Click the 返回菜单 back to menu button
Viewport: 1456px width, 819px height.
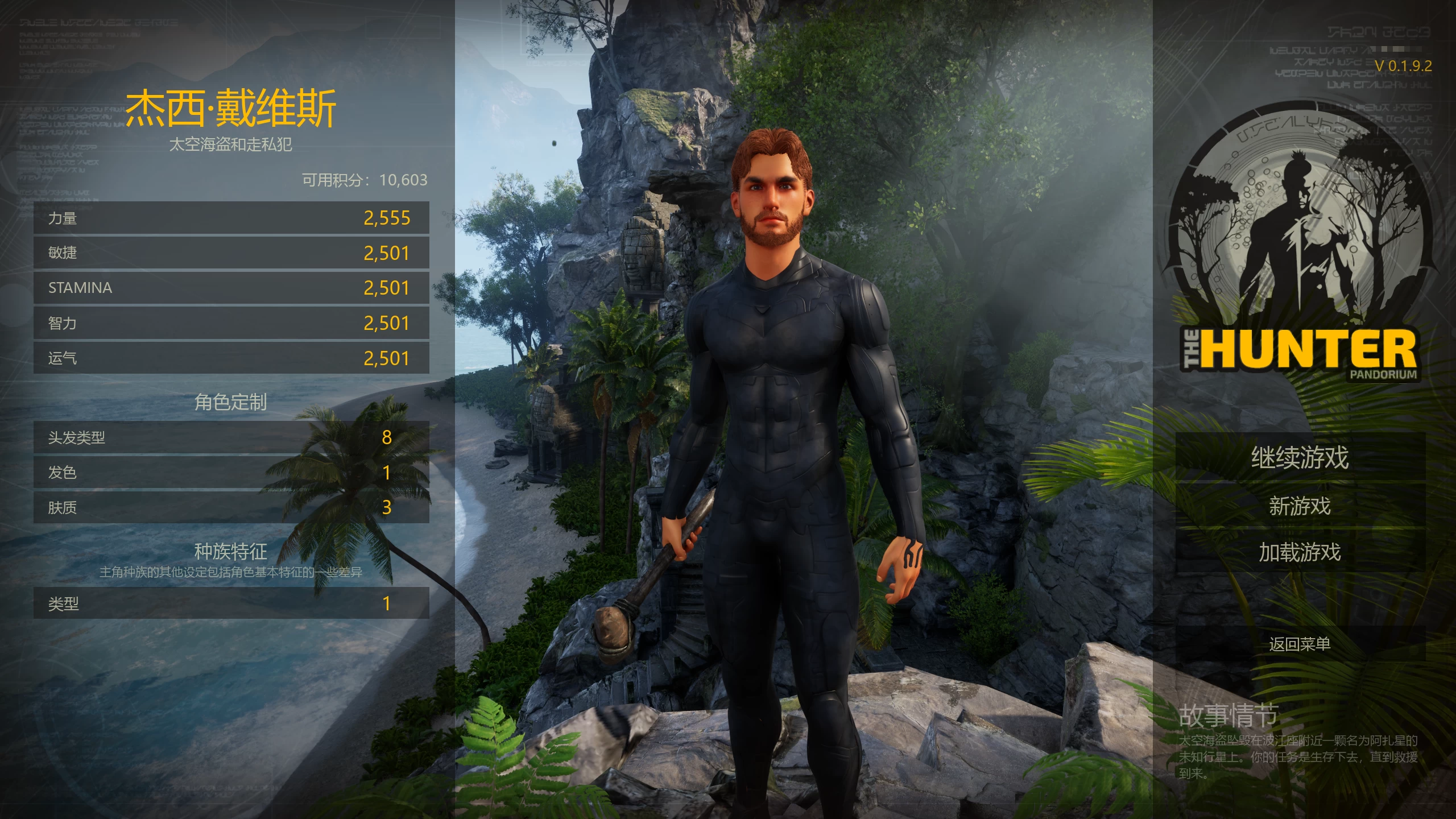pyautogui.click(x=1300, y=644)
